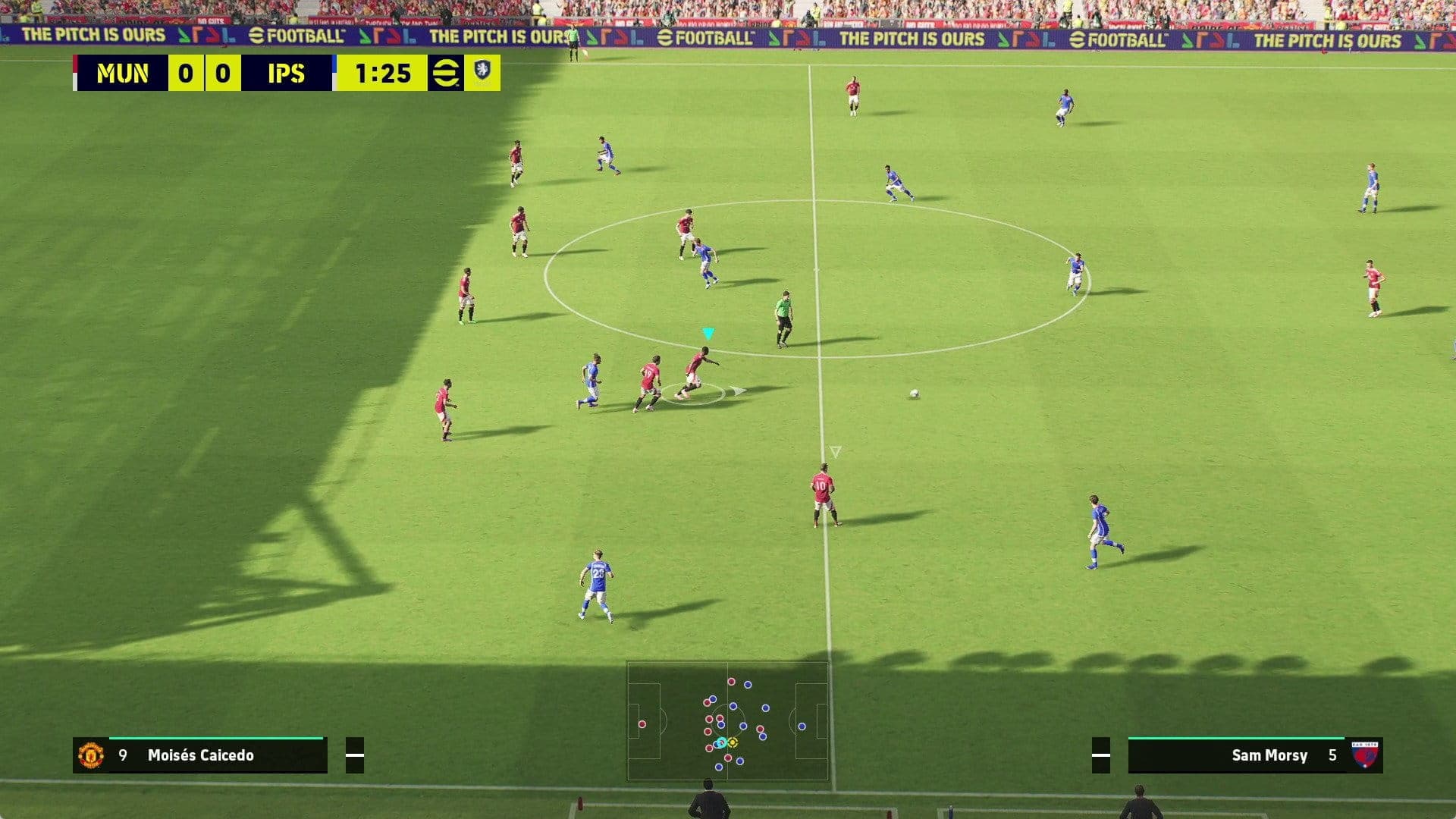Click the Manchester United crest icon
Screen dimensions: 1456x819
coord(91,755)
